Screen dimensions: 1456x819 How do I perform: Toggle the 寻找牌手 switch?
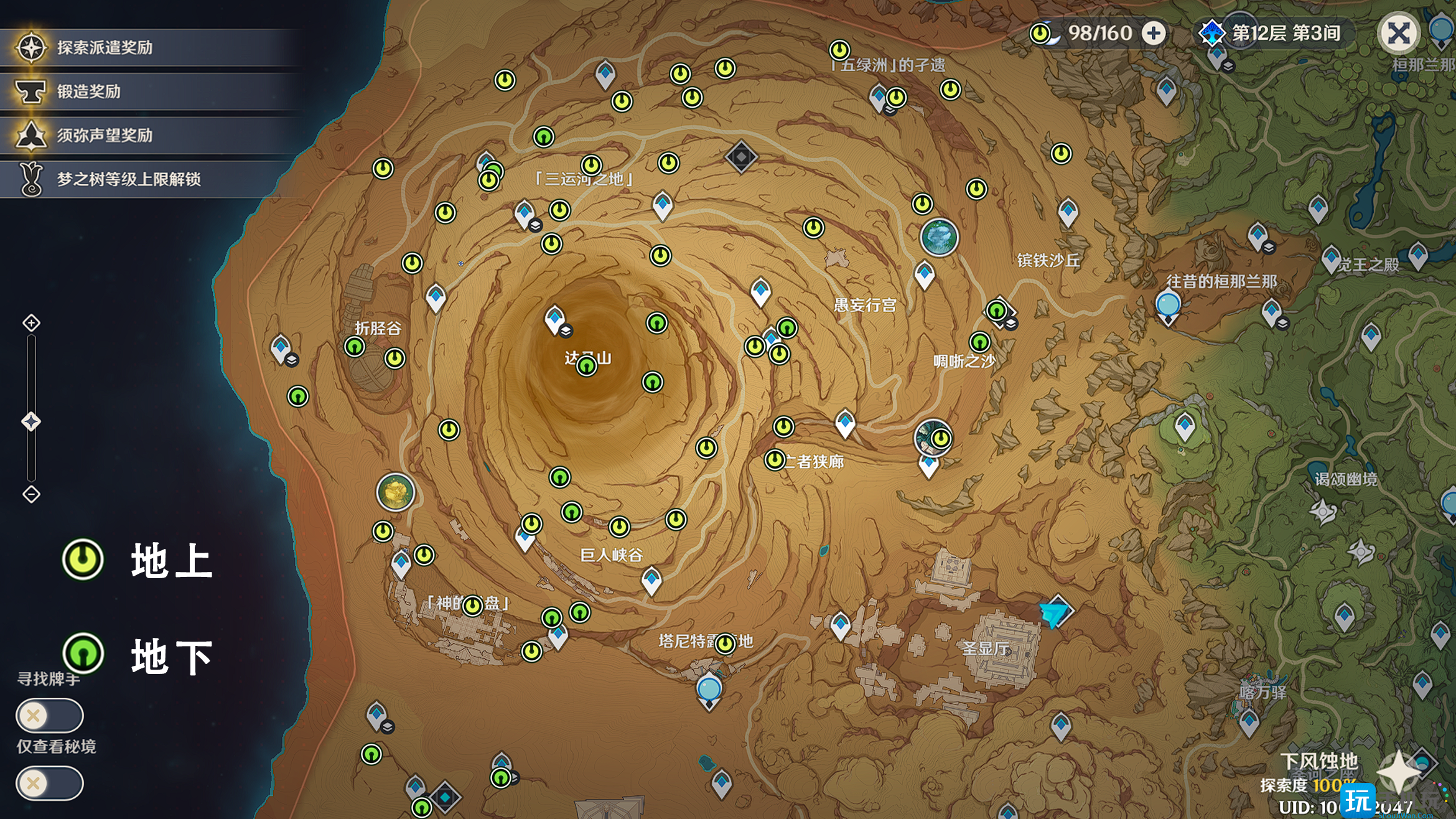point(49,716)
